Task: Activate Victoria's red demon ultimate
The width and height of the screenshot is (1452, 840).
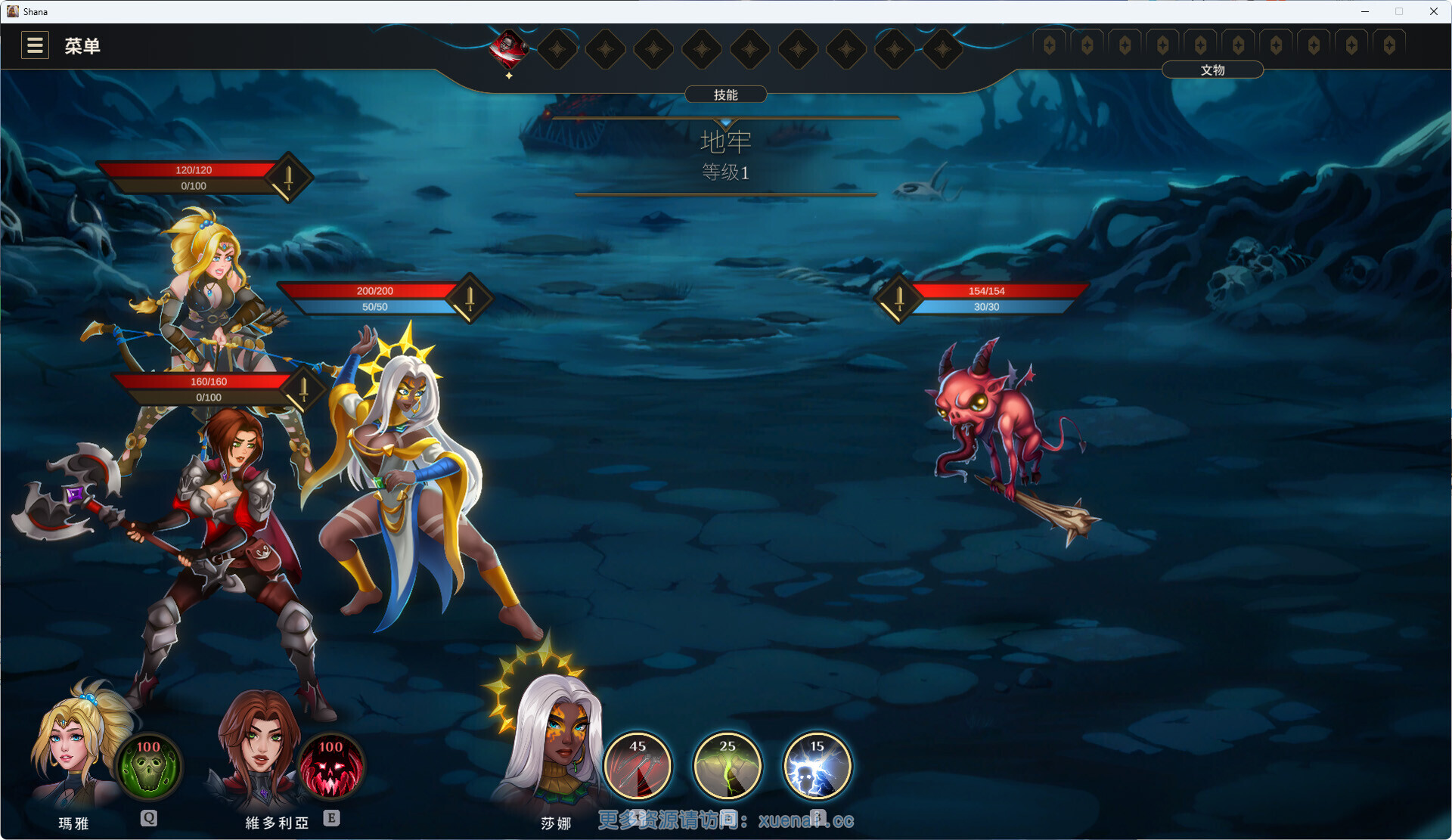Action: click(330, 767)
